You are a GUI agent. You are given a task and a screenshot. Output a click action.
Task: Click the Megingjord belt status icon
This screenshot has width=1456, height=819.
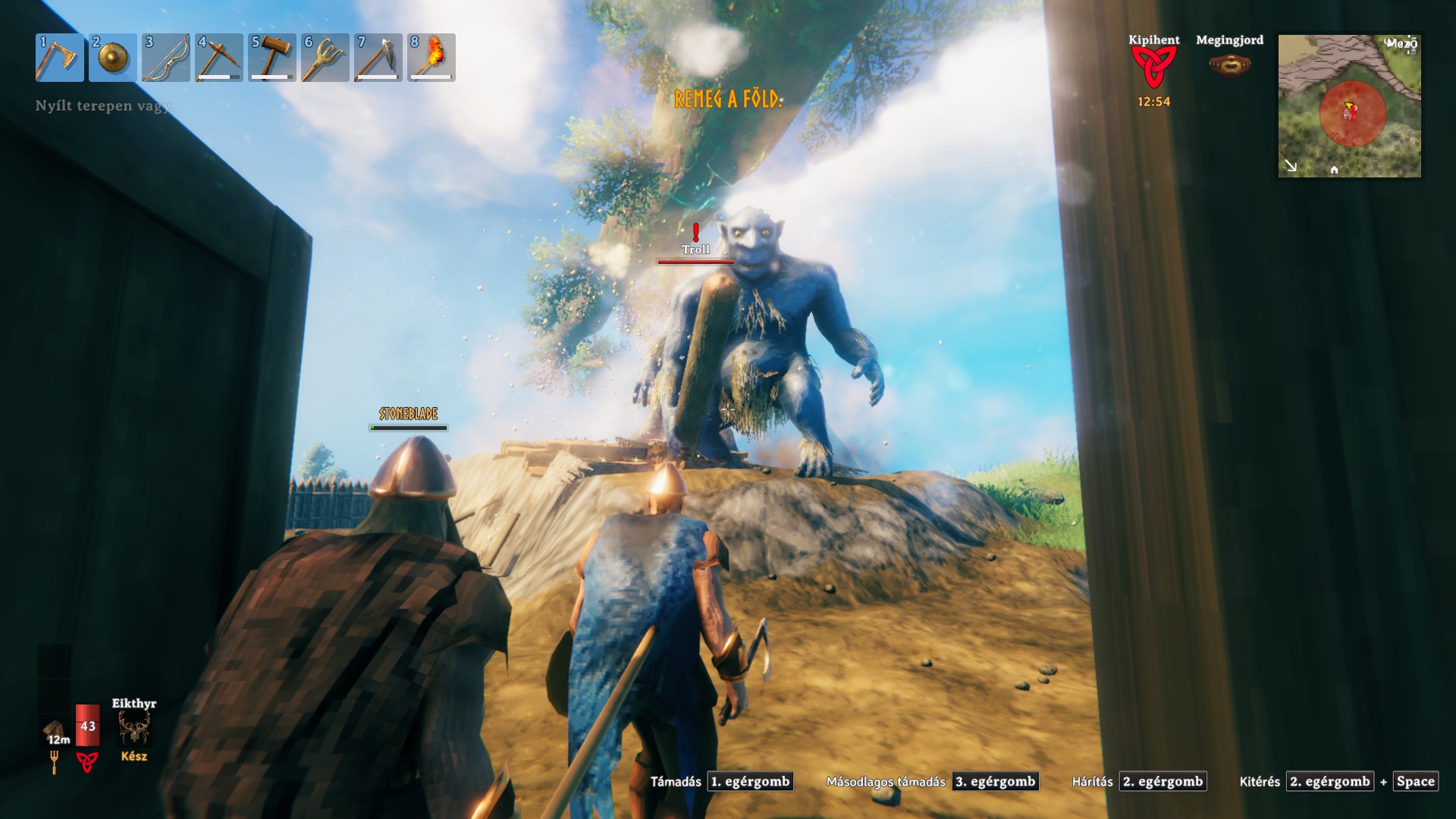pyautogui.click(x=1229, y=65)
